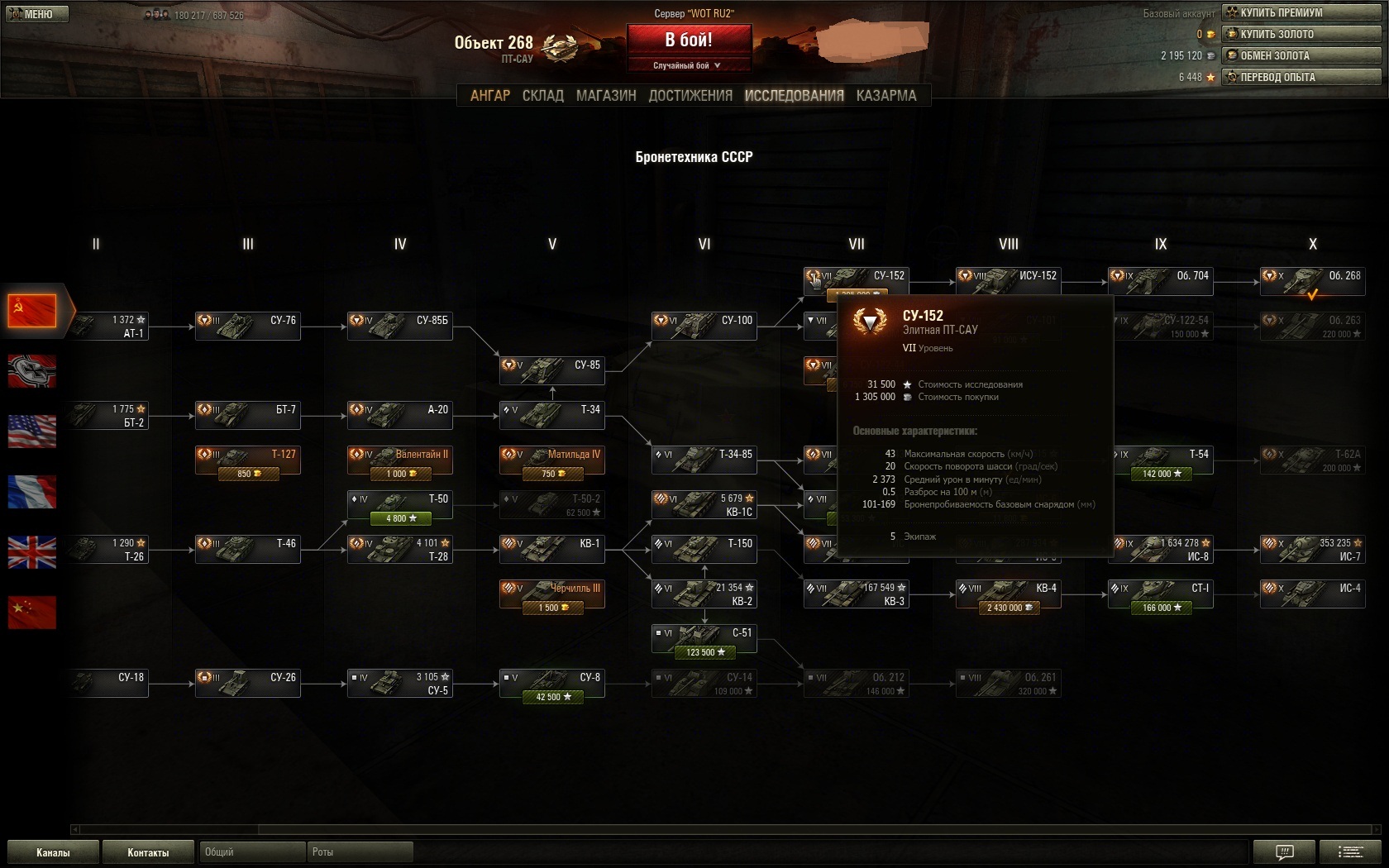Open ПЕРЕВОД ОПЫТА conversion
The image size is (1389, 868).
(1301, 77)
